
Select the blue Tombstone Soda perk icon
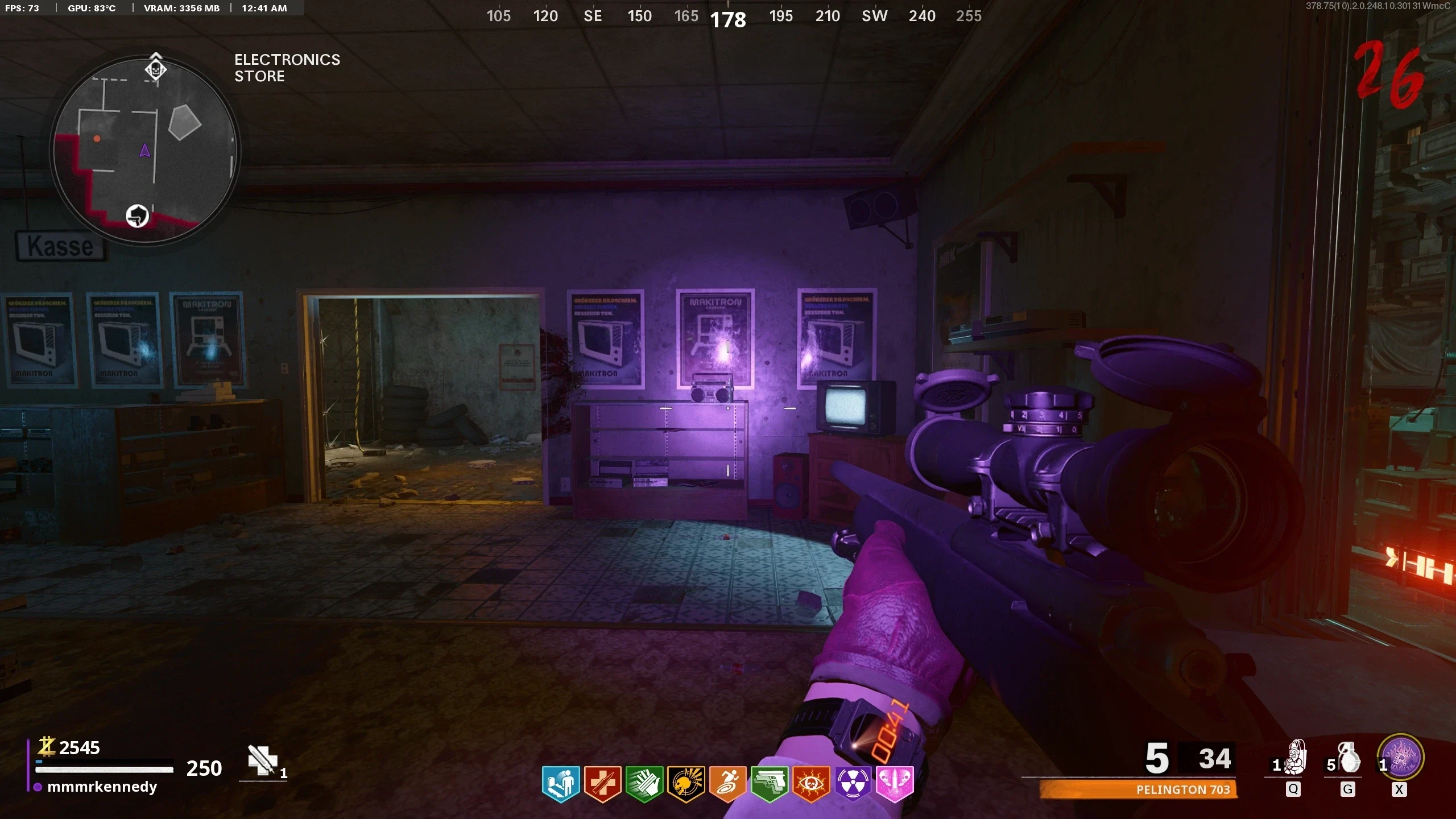coord(560,784)
